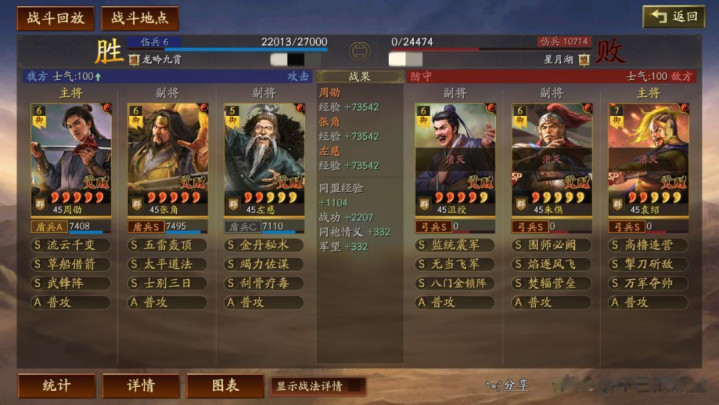Image resolution: width=719 pixels, height=405 pixels.
Task: Click the 返回 back button
Action: (673, 17)
